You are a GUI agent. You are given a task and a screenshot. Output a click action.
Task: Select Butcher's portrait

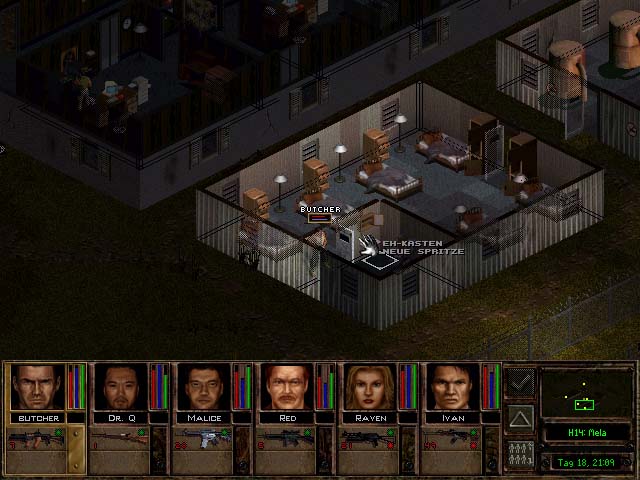point(37,387)
